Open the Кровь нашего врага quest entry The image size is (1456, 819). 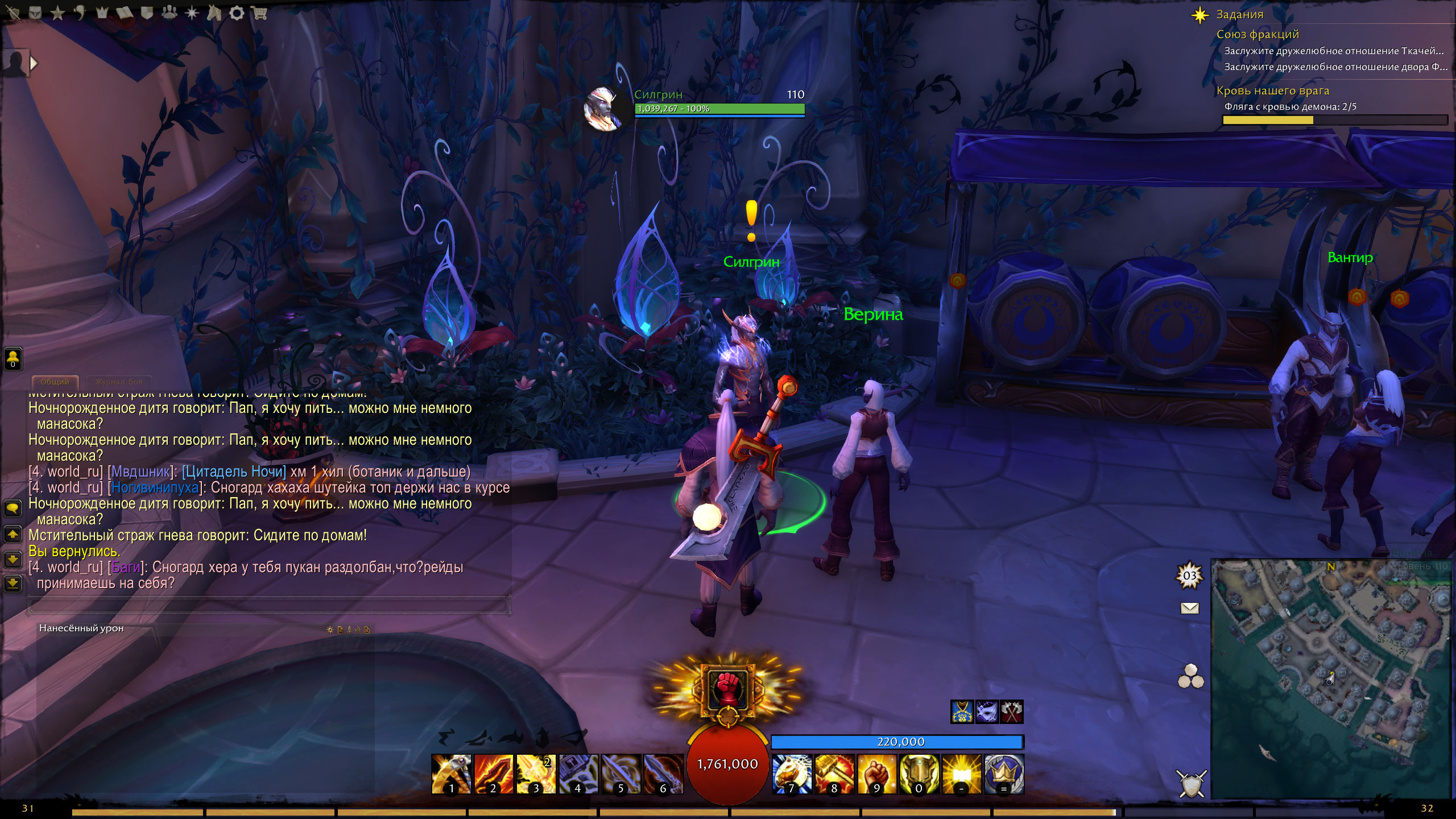tap(1272, 91)
